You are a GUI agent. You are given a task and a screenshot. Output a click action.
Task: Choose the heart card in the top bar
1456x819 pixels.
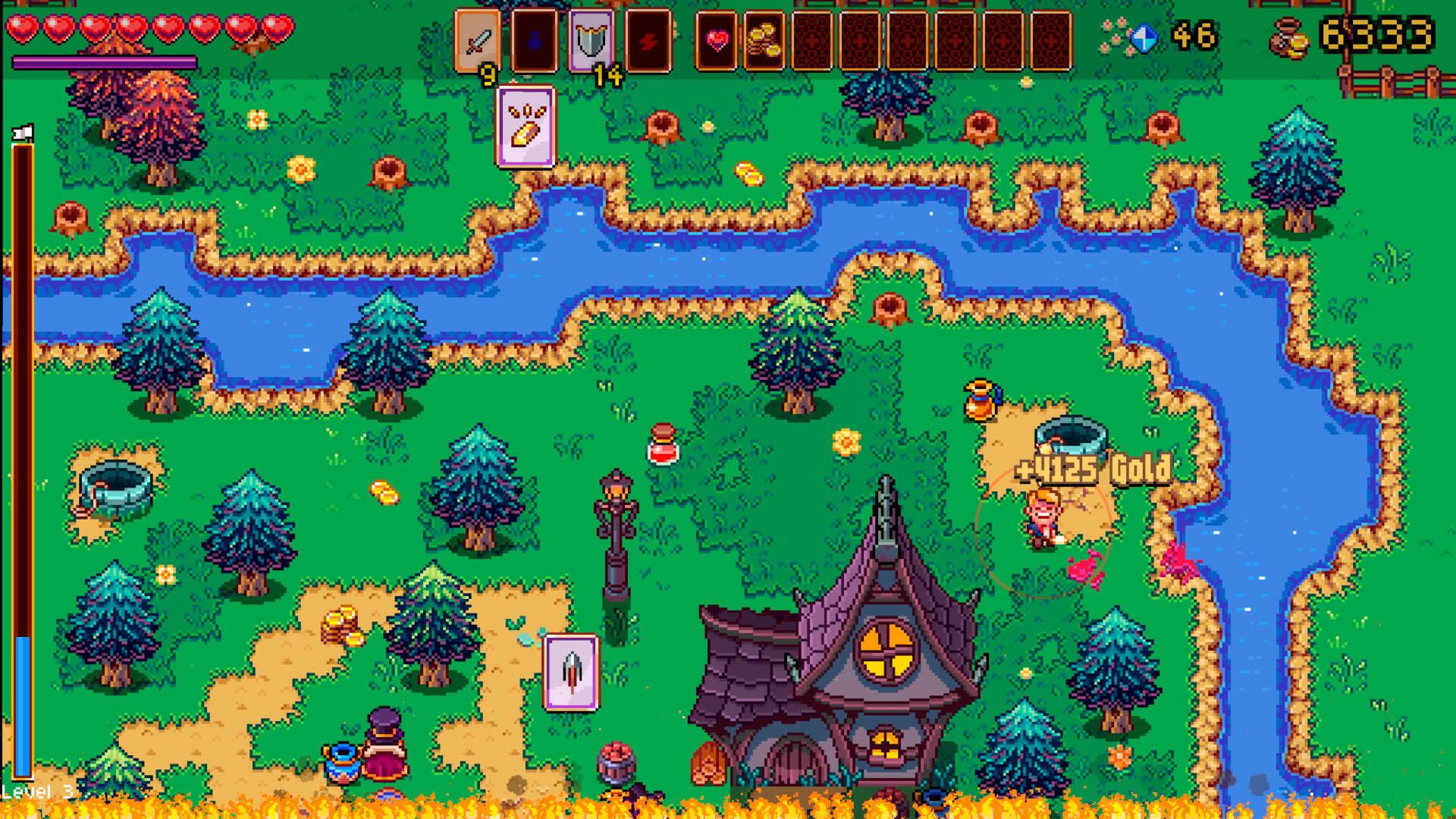pyautogui.click(x=717, y=41)
